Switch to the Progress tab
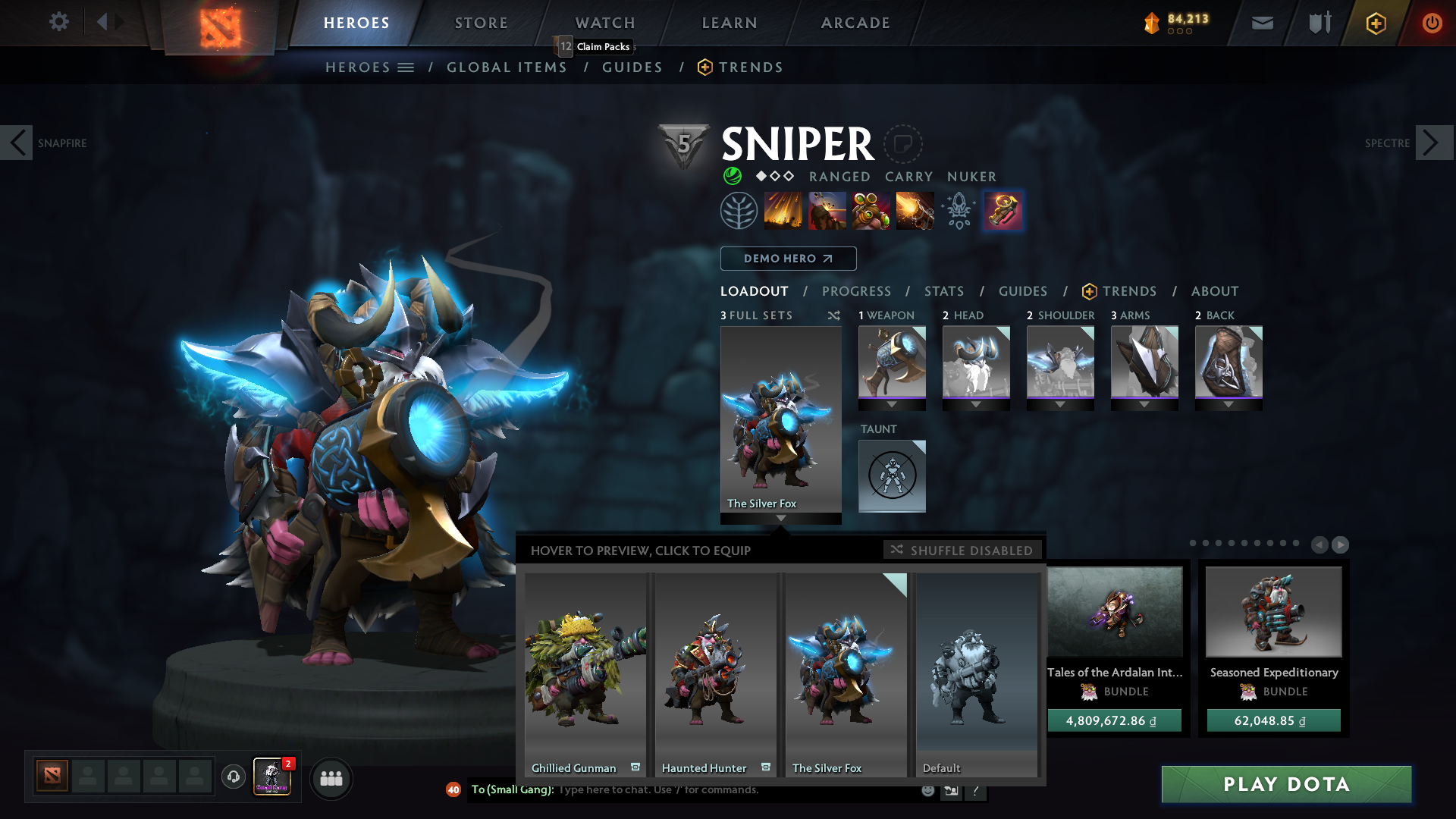This screenshot has width=1456, height=819. [x=856, y=291]
